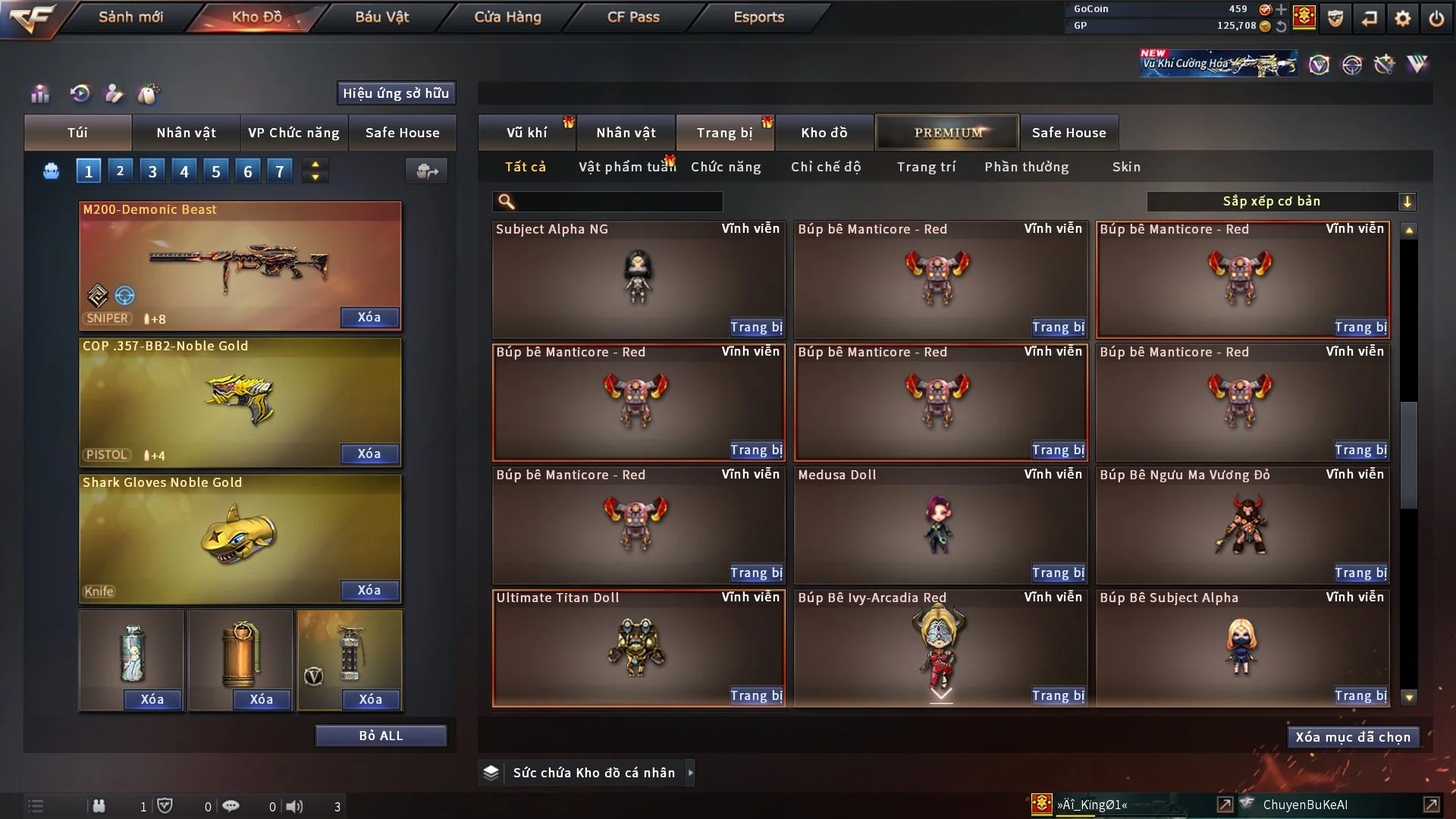
Task: Click the item search field
Action: 618,202
